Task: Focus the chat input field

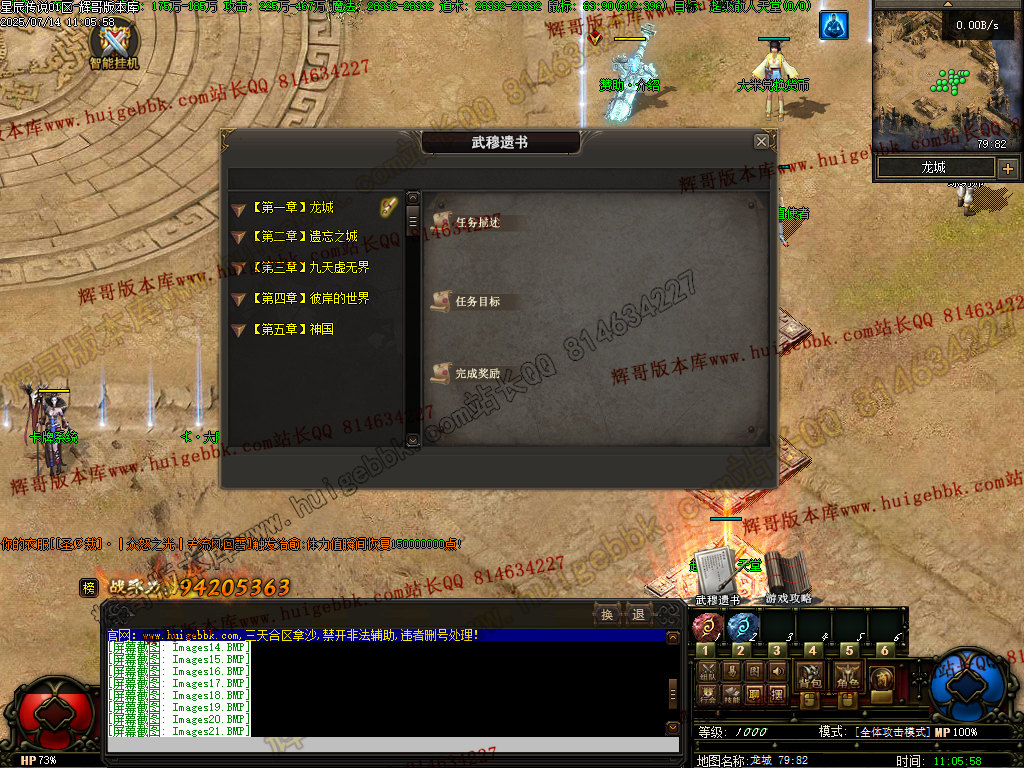Action: tap(385, 745)
